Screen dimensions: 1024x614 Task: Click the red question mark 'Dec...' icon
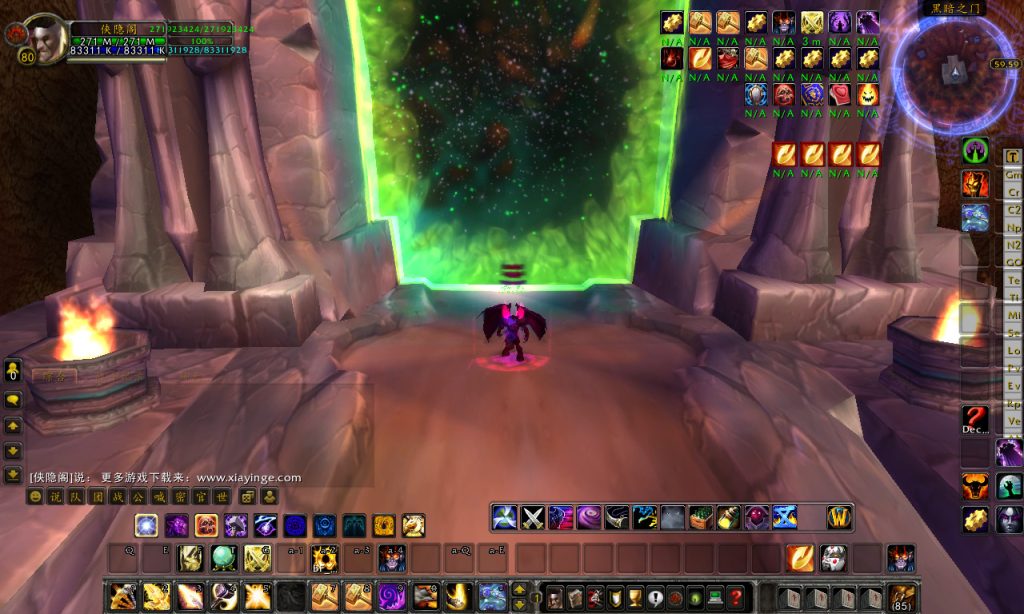pos(975,418)
